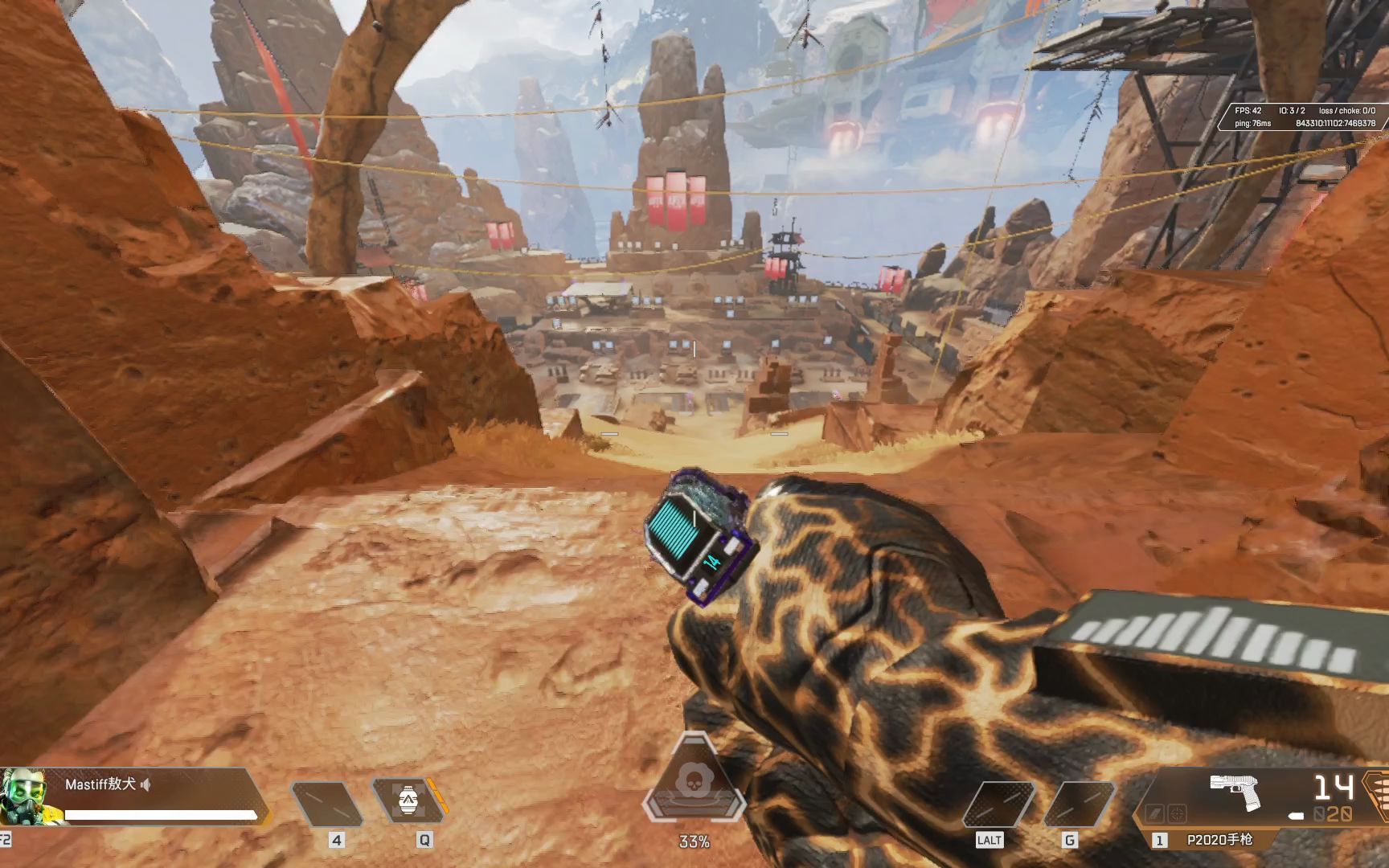Click the Caustic legend portrait

pyautogui.click(x=21, y=796)
